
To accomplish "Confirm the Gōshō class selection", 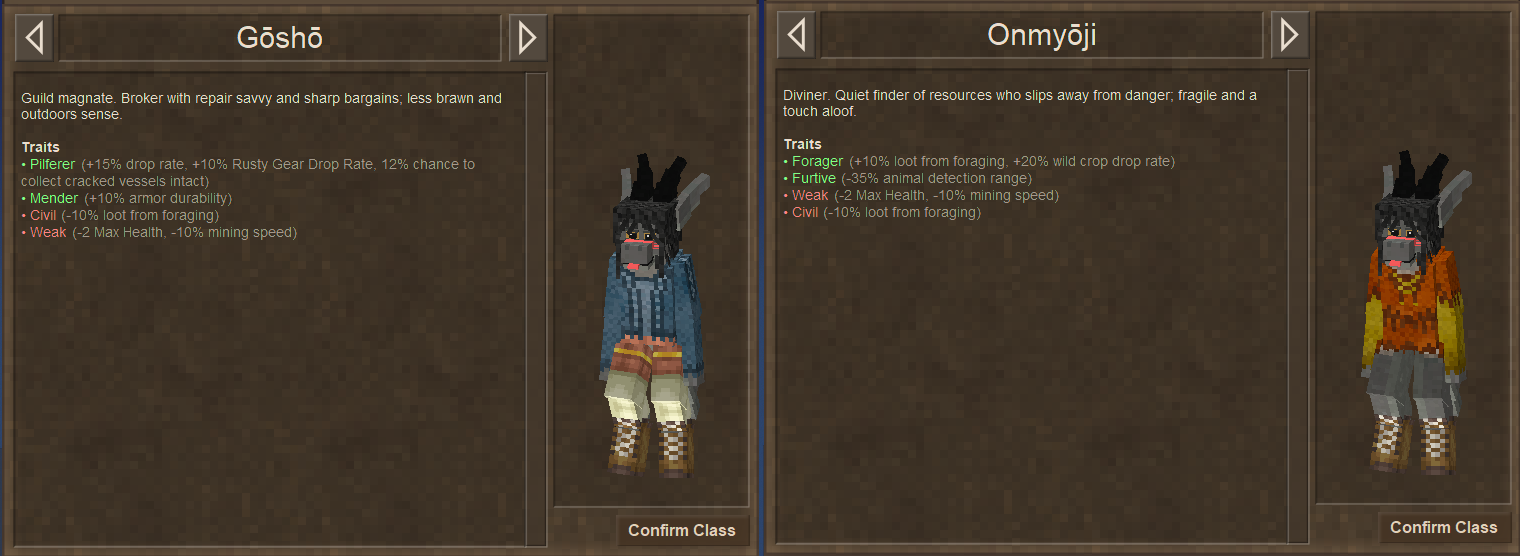I will 681,530.
